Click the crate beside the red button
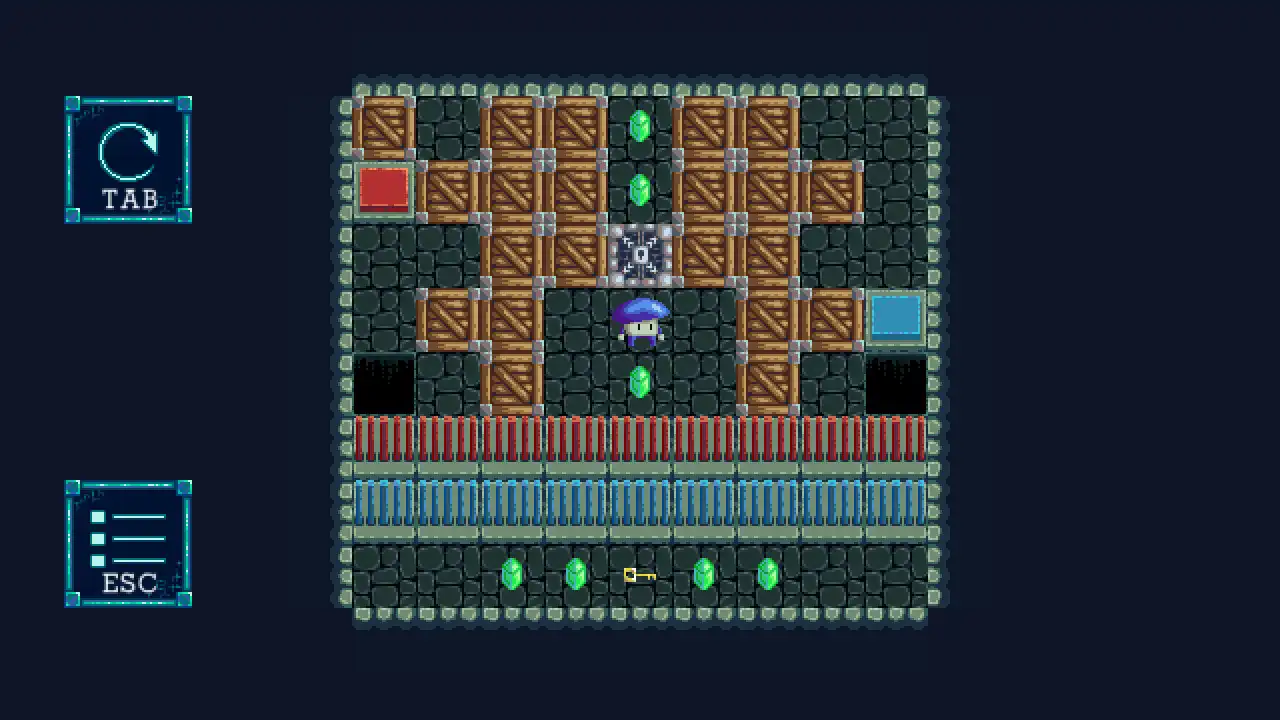Viewport: 1280px width, 720px height. point(448,190)
